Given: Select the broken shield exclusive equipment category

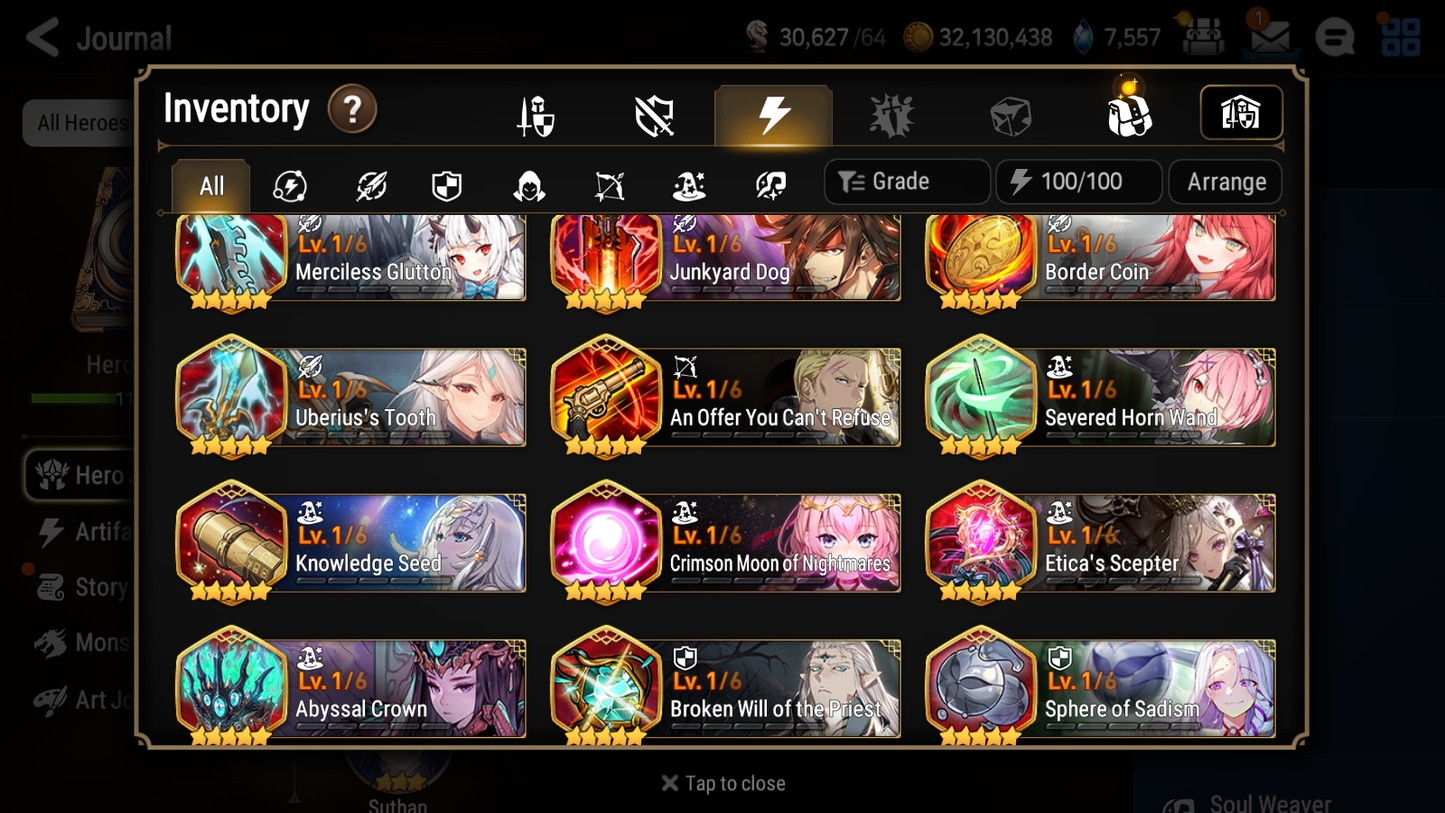Looking at the screenshot, I should click(653, 114).
